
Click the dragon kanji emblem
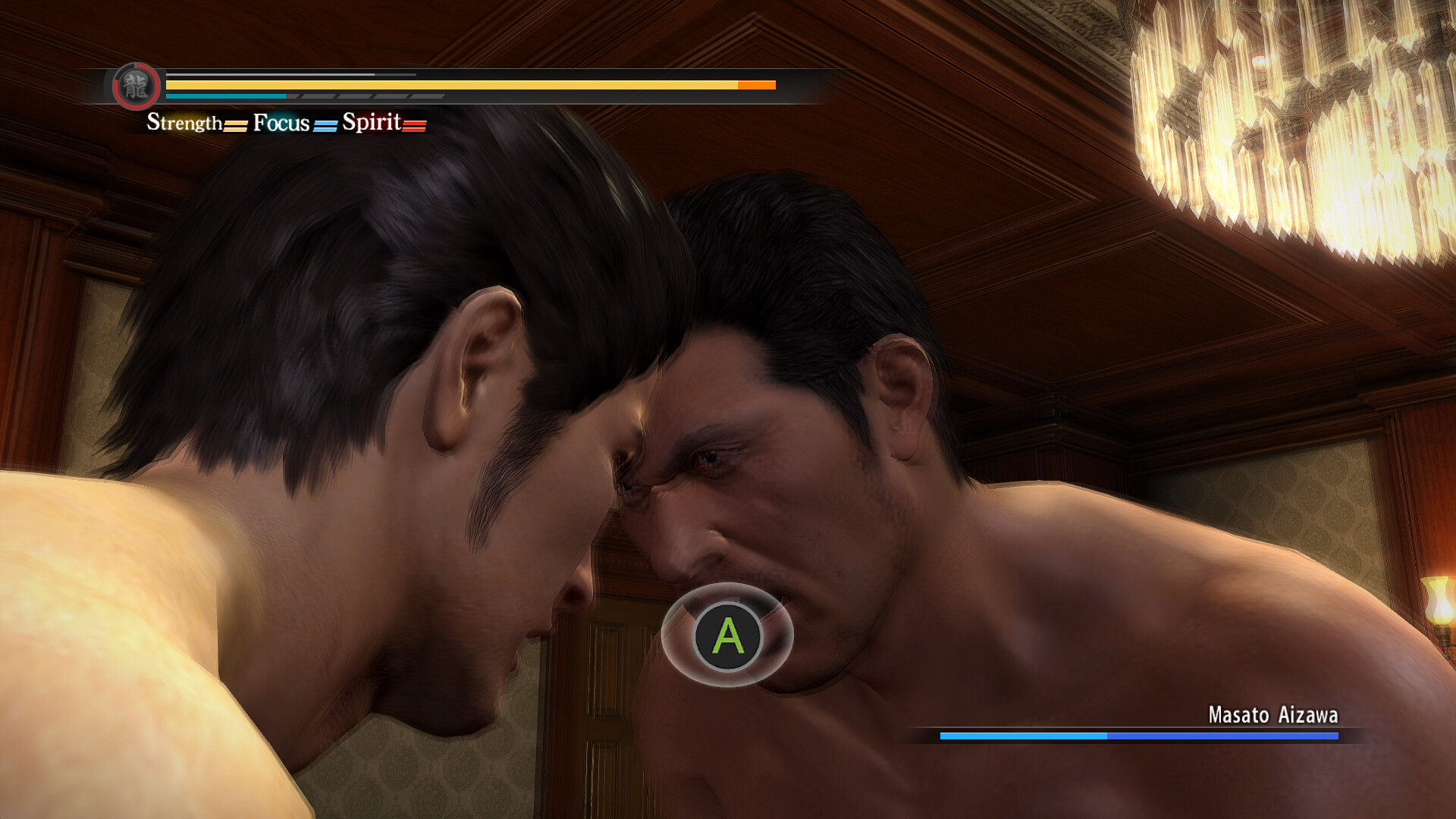pyautogui.click(x=136, y=86)
